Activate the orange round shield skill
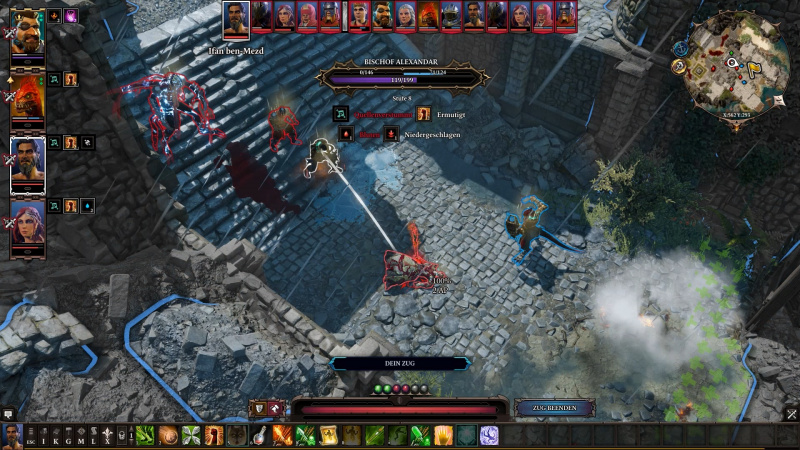 point(167,436)
